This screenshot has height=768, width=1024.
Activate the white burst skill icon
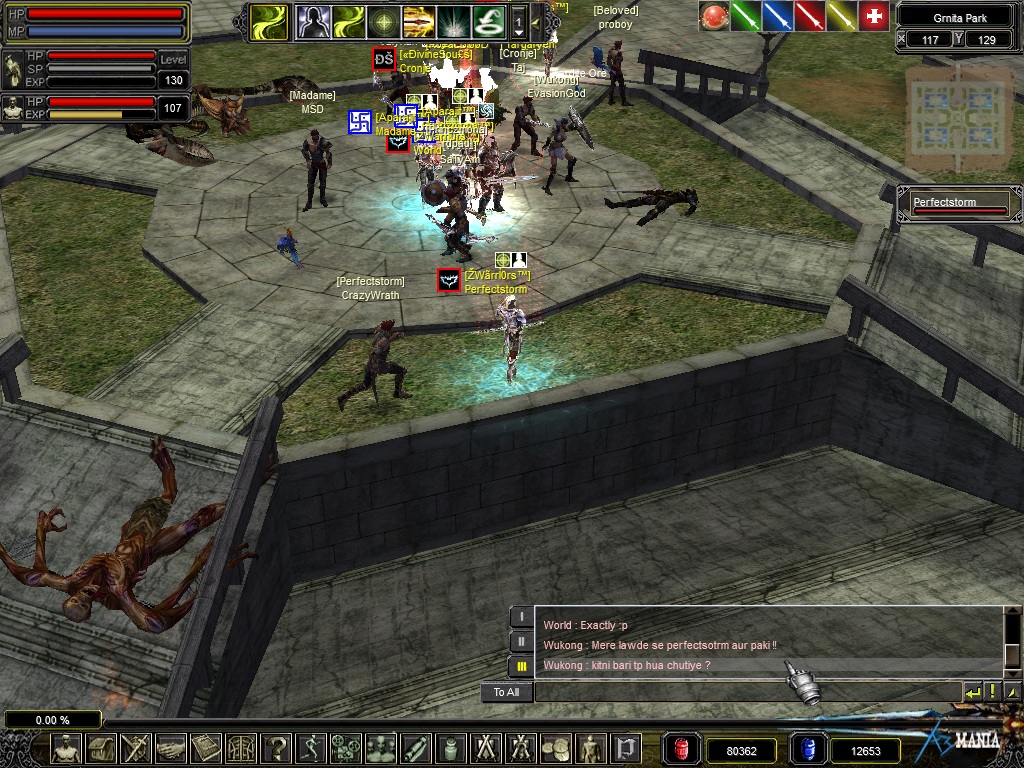pyautogui.click(x=452, y=20)
